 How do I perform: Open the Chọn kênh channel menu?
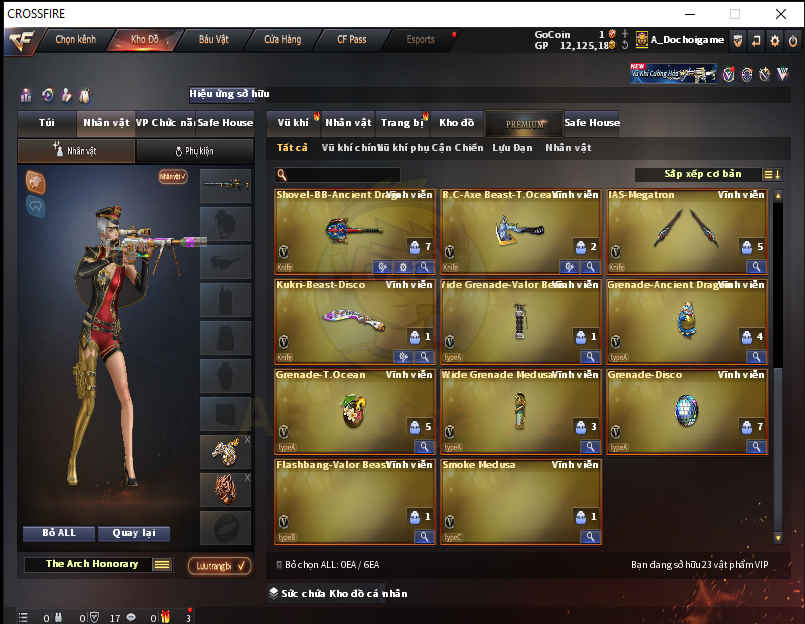pyautogui.click(x=75, y=40)
